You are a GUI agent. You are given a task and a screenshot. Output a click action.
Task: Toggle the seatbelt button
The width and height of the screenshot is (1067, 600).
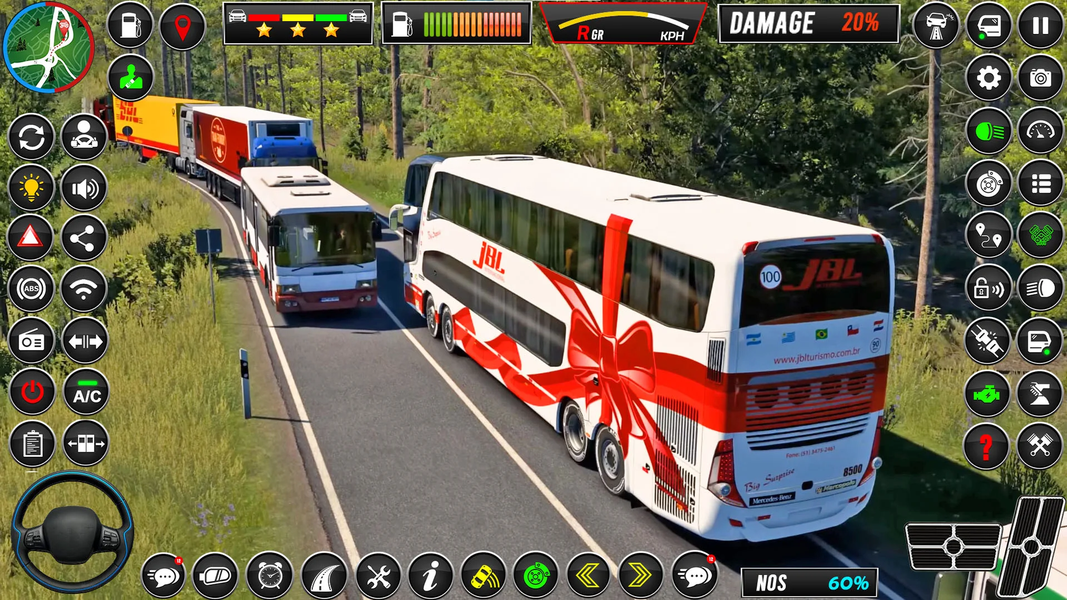point(988,341)
